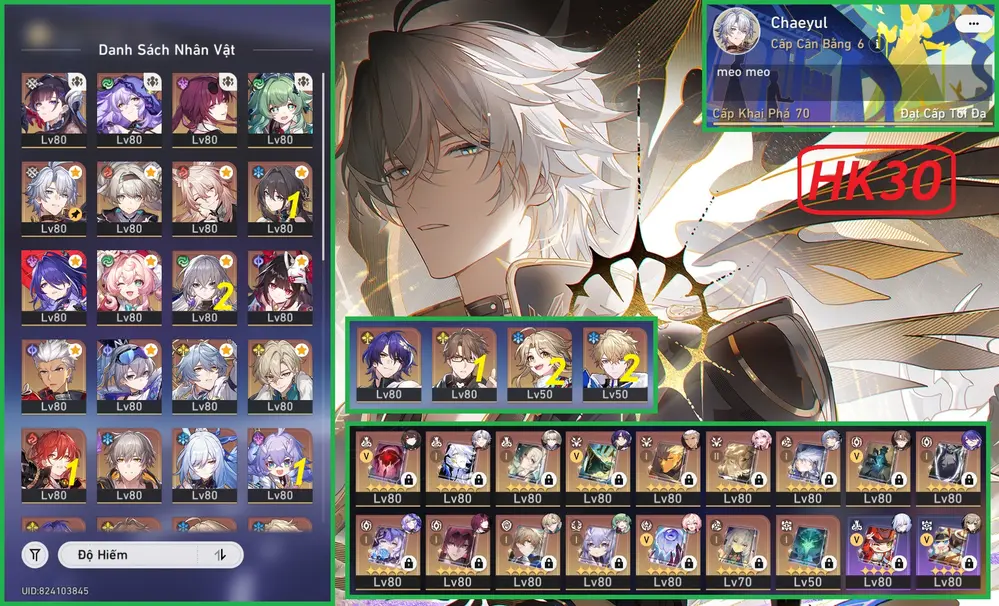Screen dimensions: 999x606
Task: Choose Acheron's portrait
Action: (52, 280)
